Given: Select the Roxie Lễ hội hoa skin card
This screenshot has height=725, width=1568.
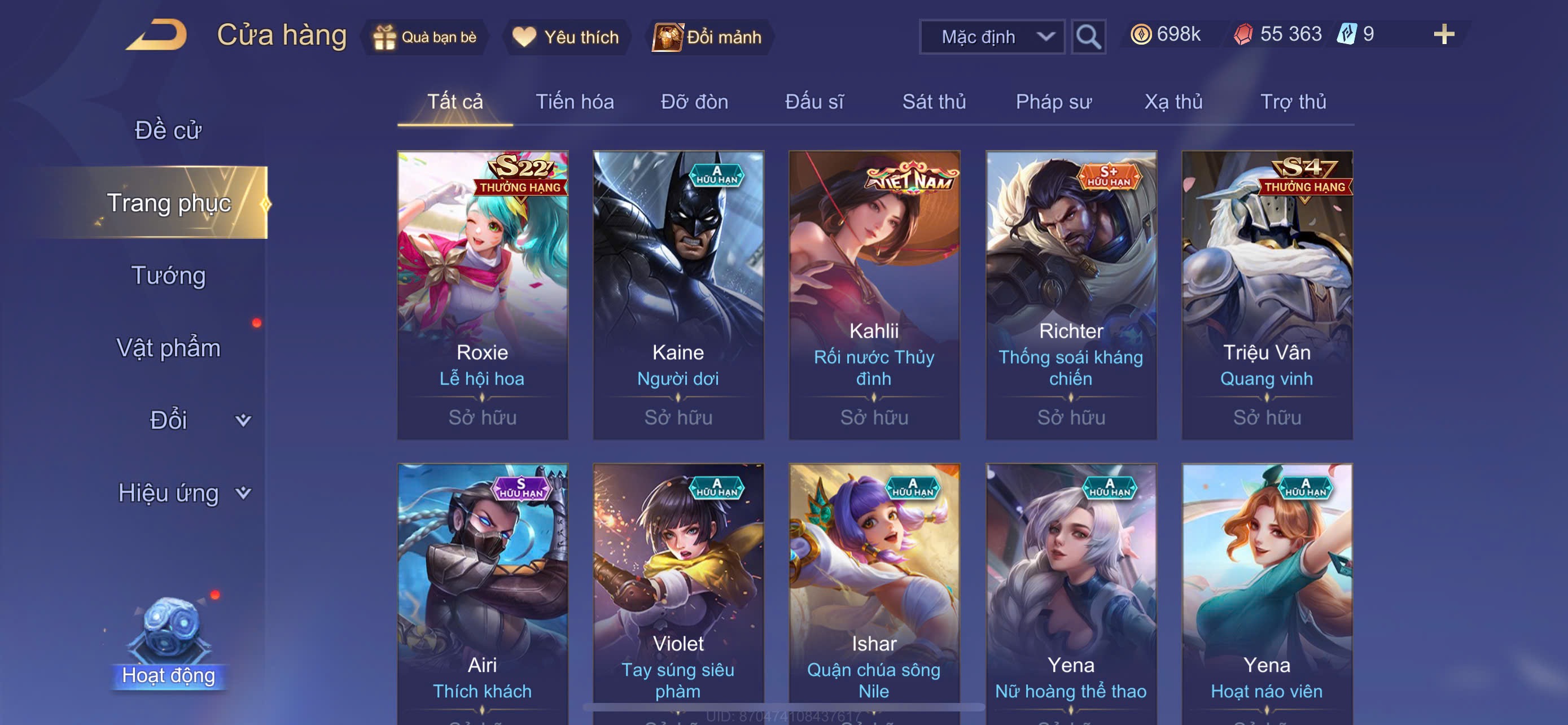Looking at the screenshot, I should pos(482,295).
